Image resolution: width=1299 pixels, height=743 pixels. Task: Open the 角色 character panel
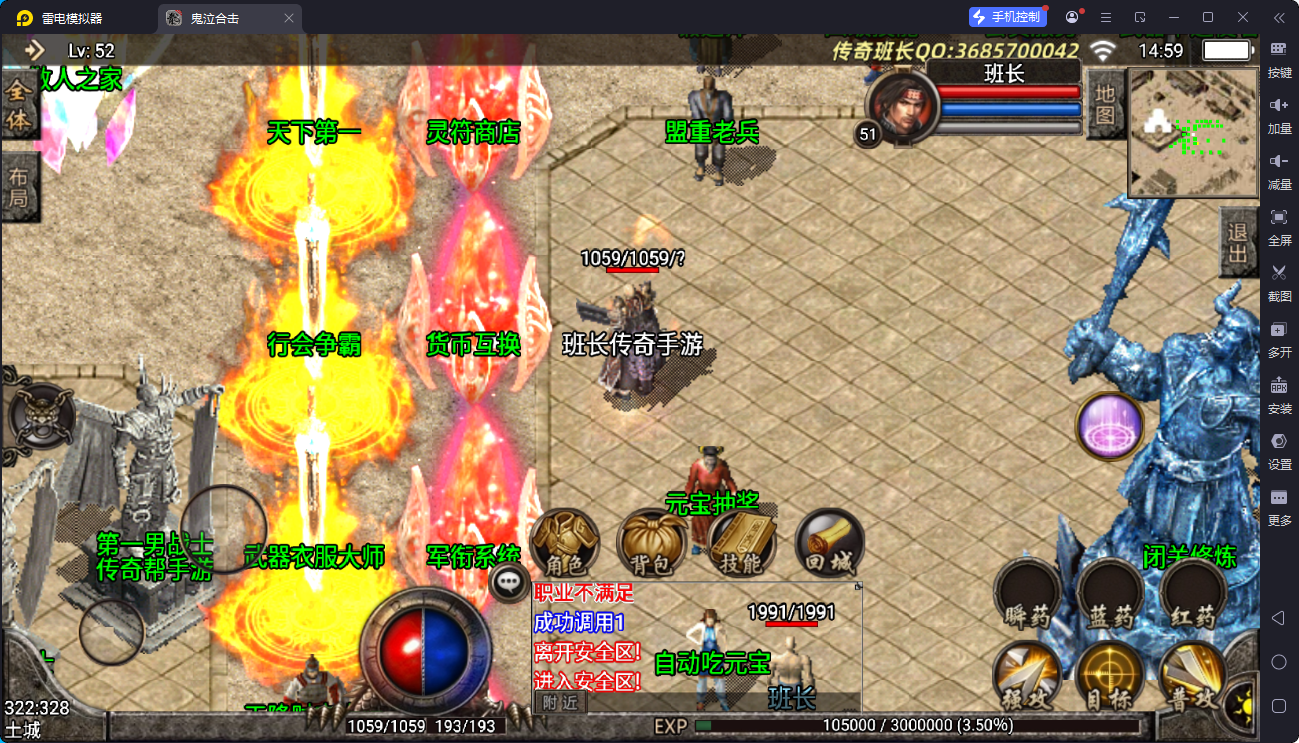565,545
